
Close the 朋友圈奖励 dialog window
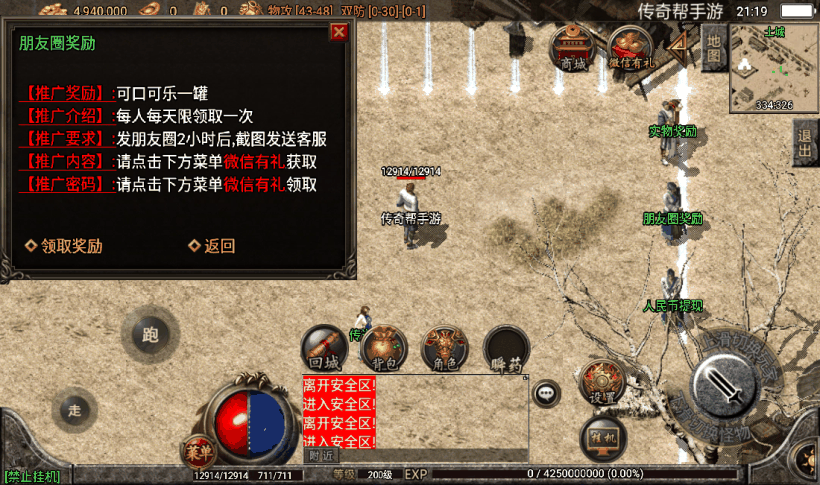pos(339,32)
